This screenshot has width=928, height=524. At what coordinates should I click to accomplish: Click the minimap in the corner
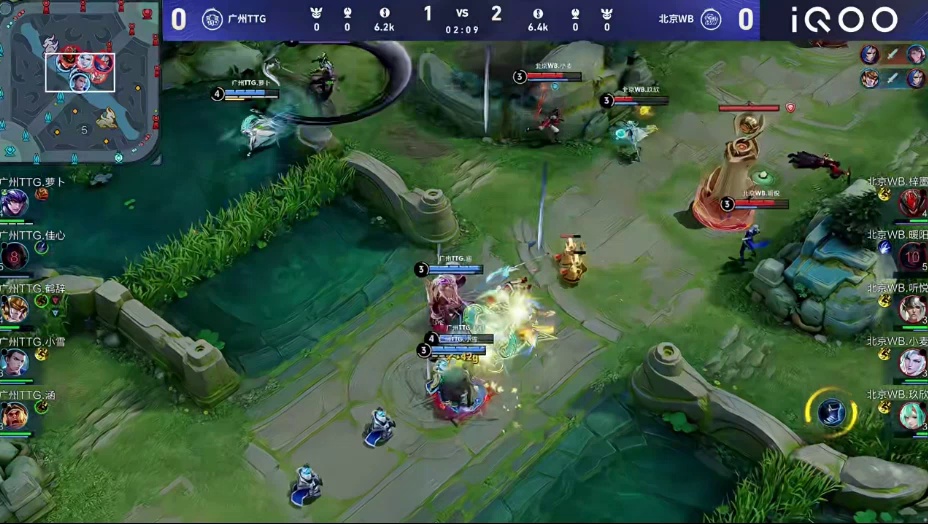tap(80, 82)
